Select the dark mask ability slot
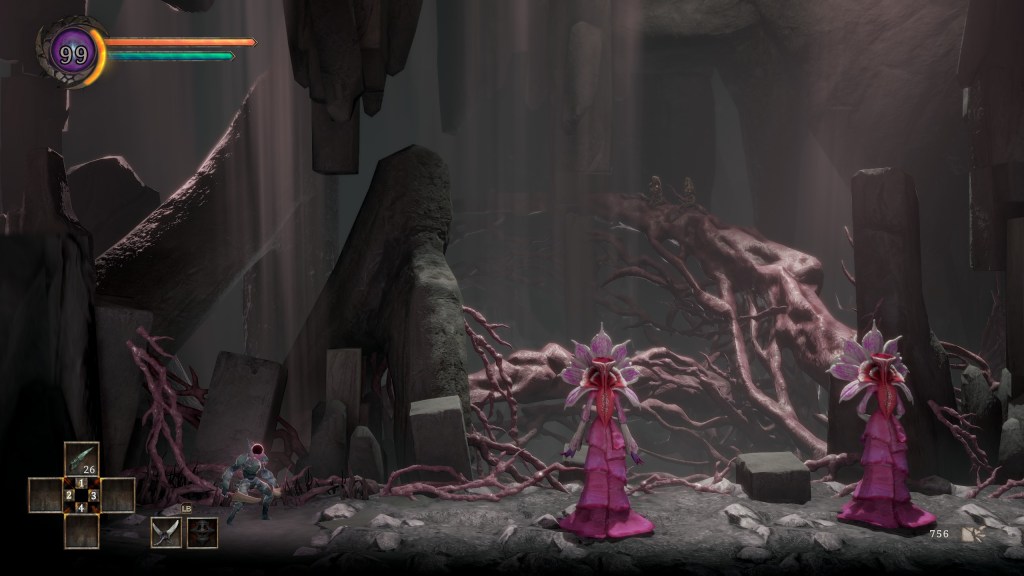This screenshot has width=1024, height=576. point(202,532)
